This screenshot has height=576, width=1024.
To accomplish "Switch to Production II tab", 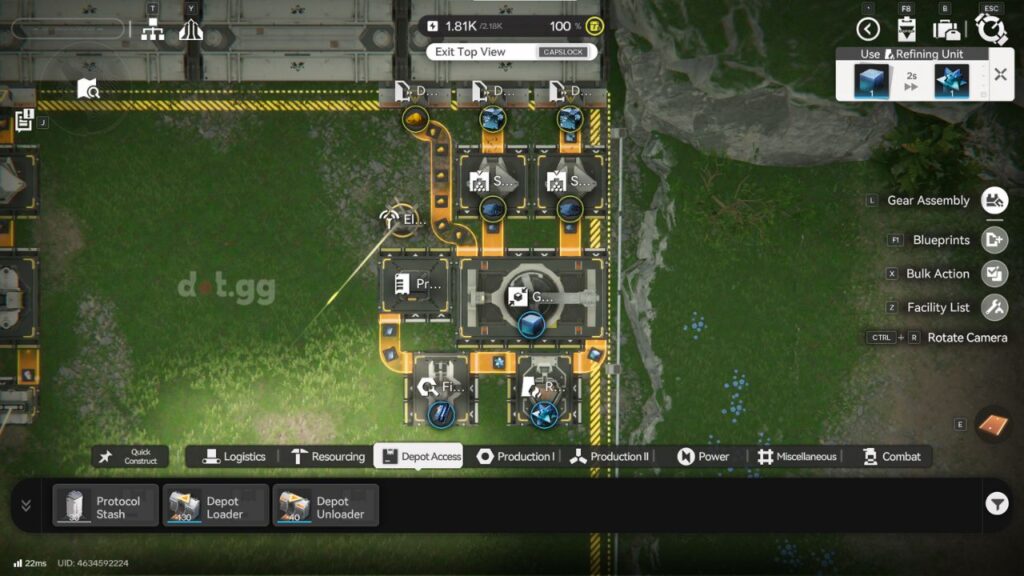I will tap(609, 457).
